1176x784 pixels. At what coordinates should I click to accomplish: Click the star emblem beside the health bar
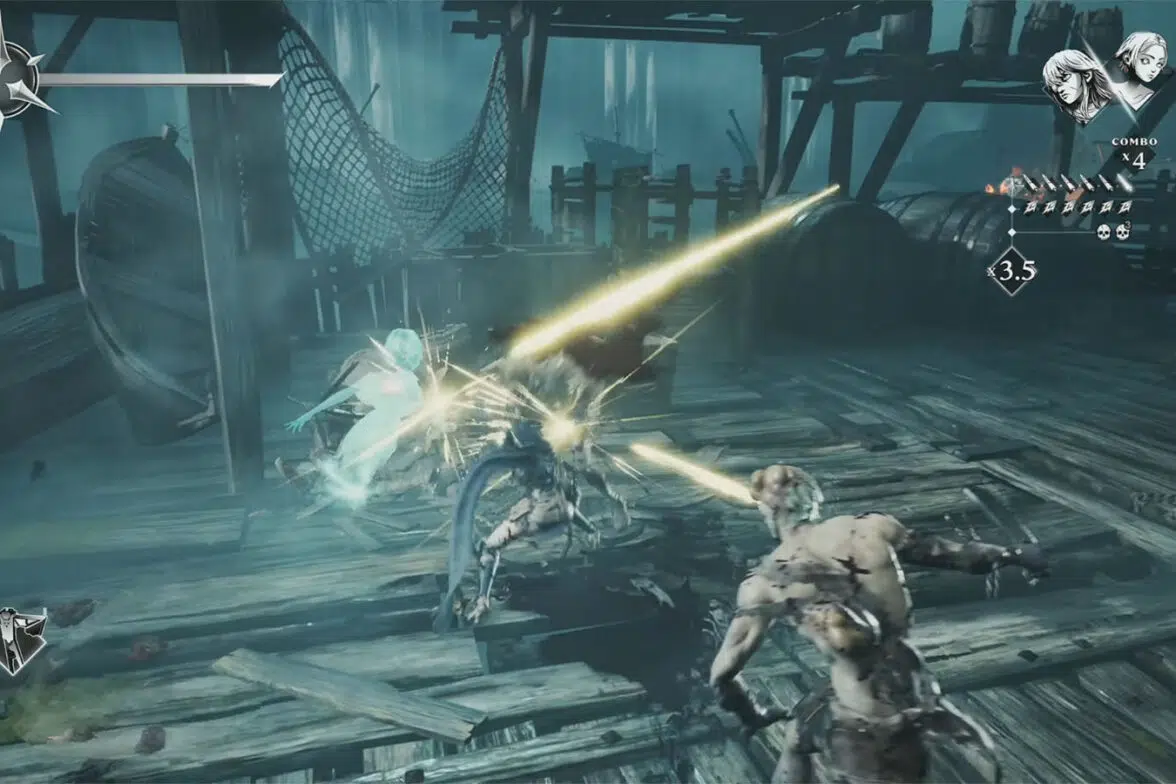17,80
